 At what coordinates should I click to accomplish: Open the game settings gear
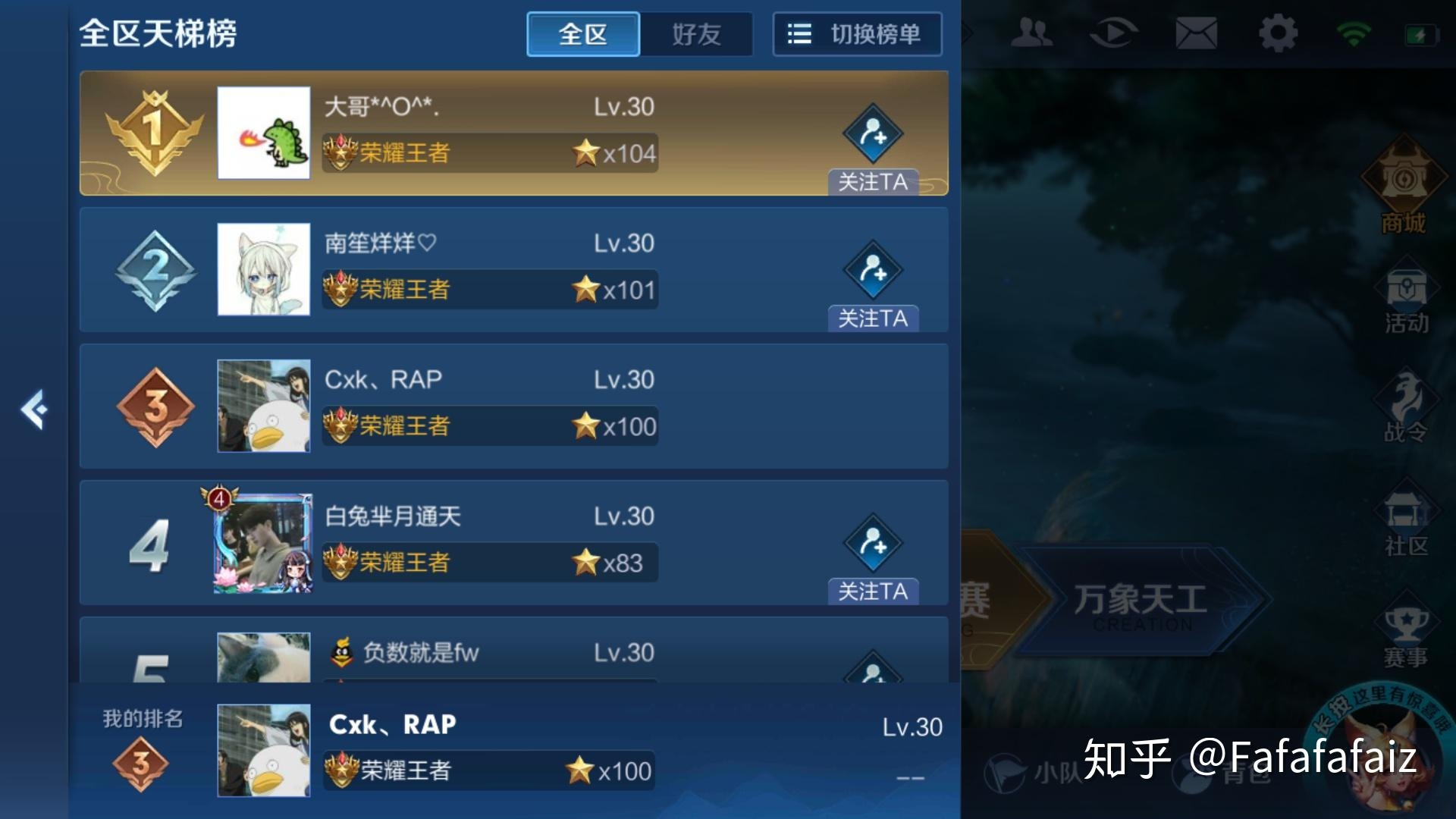tap(1278, 33)
